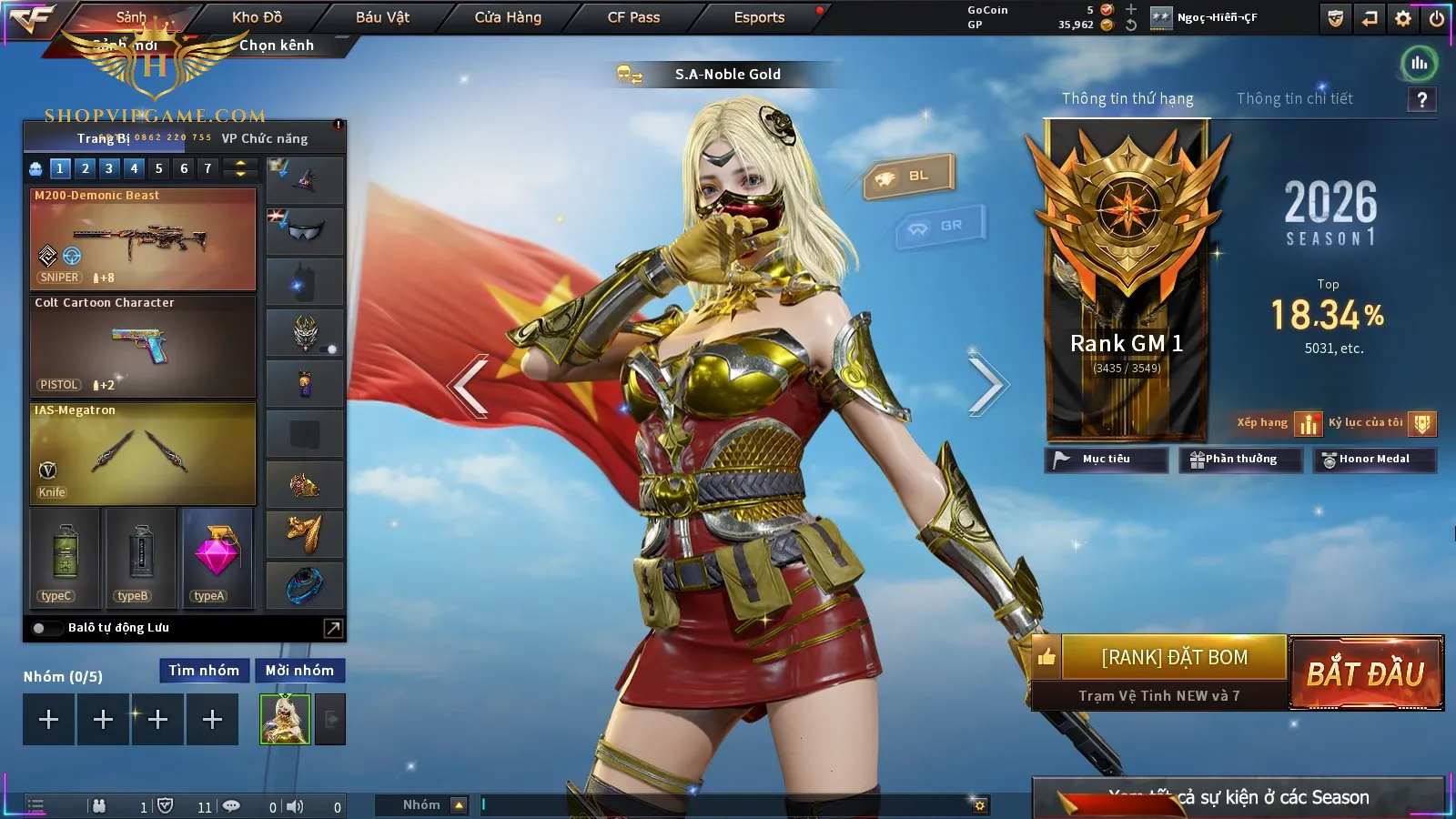View the Honor Medal panel
Screen dimensions: 1456x819
(x=1373, y=460)
